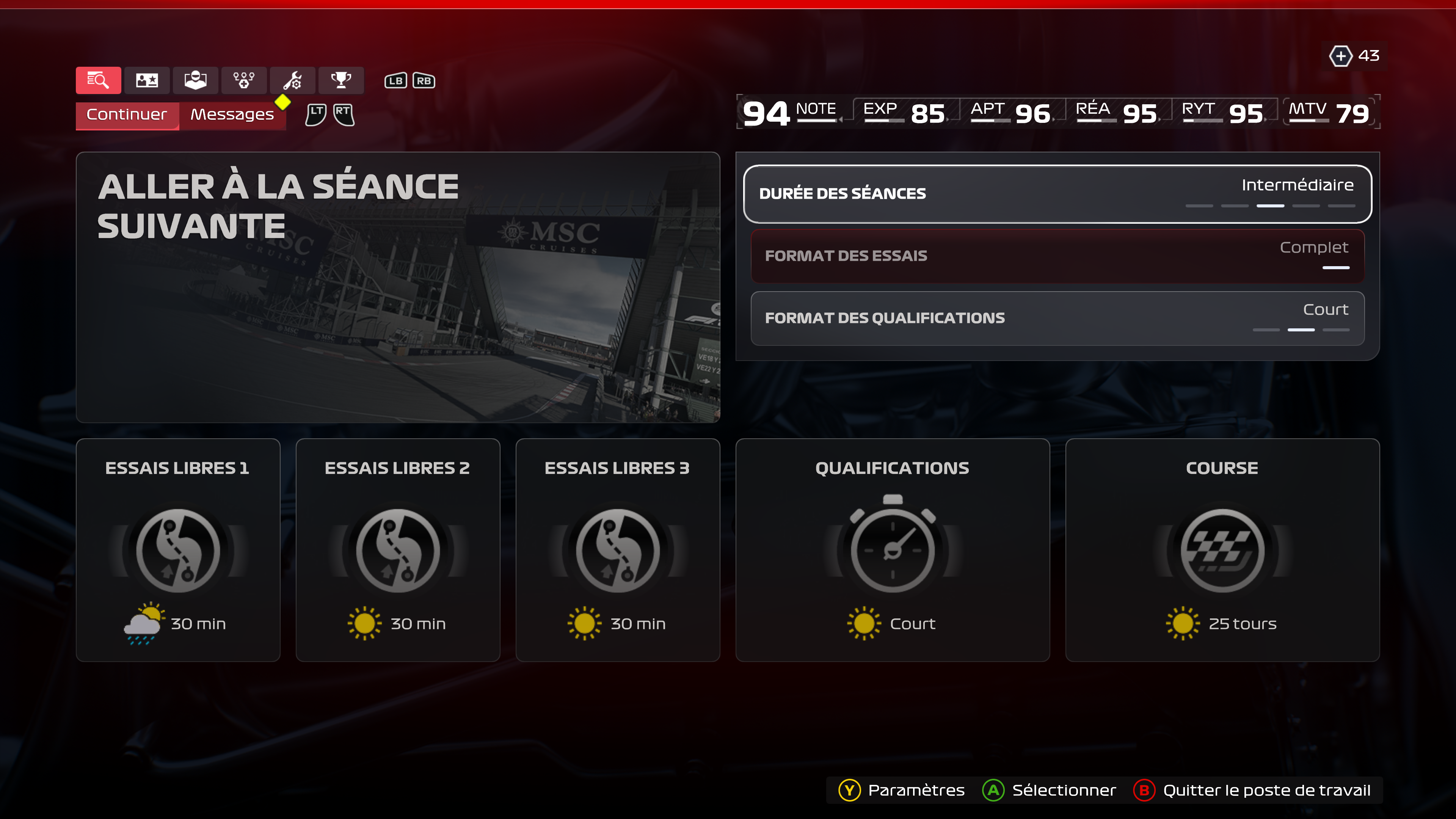Open the star card icon tab
Viewport: 1456px width, 819px height.
click(x=147, y=80)
